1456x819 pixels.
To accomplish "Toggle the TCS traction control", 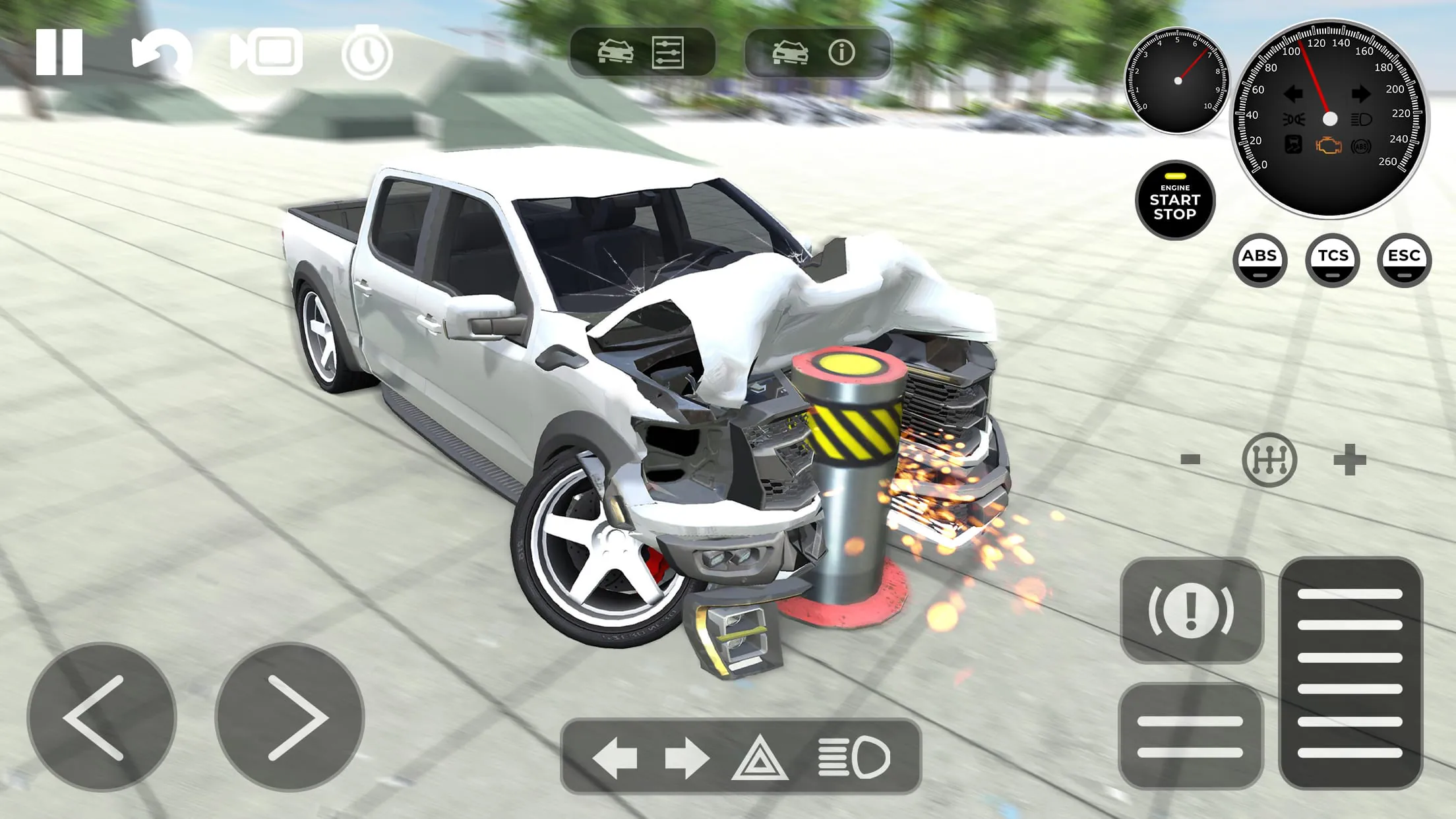I will [x=1333, y=260].
